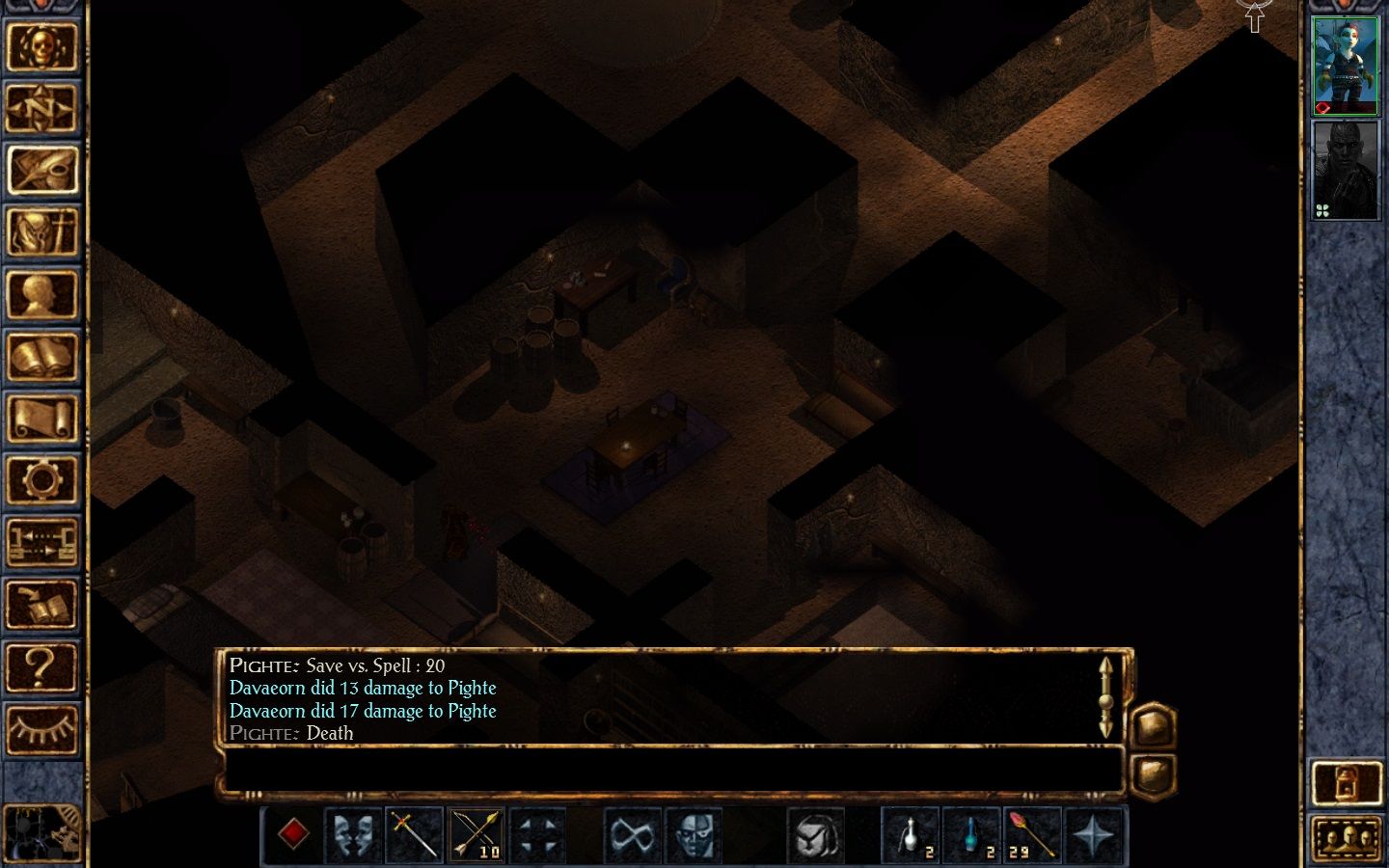Open the priest scroll button

(x=41, y=419)
